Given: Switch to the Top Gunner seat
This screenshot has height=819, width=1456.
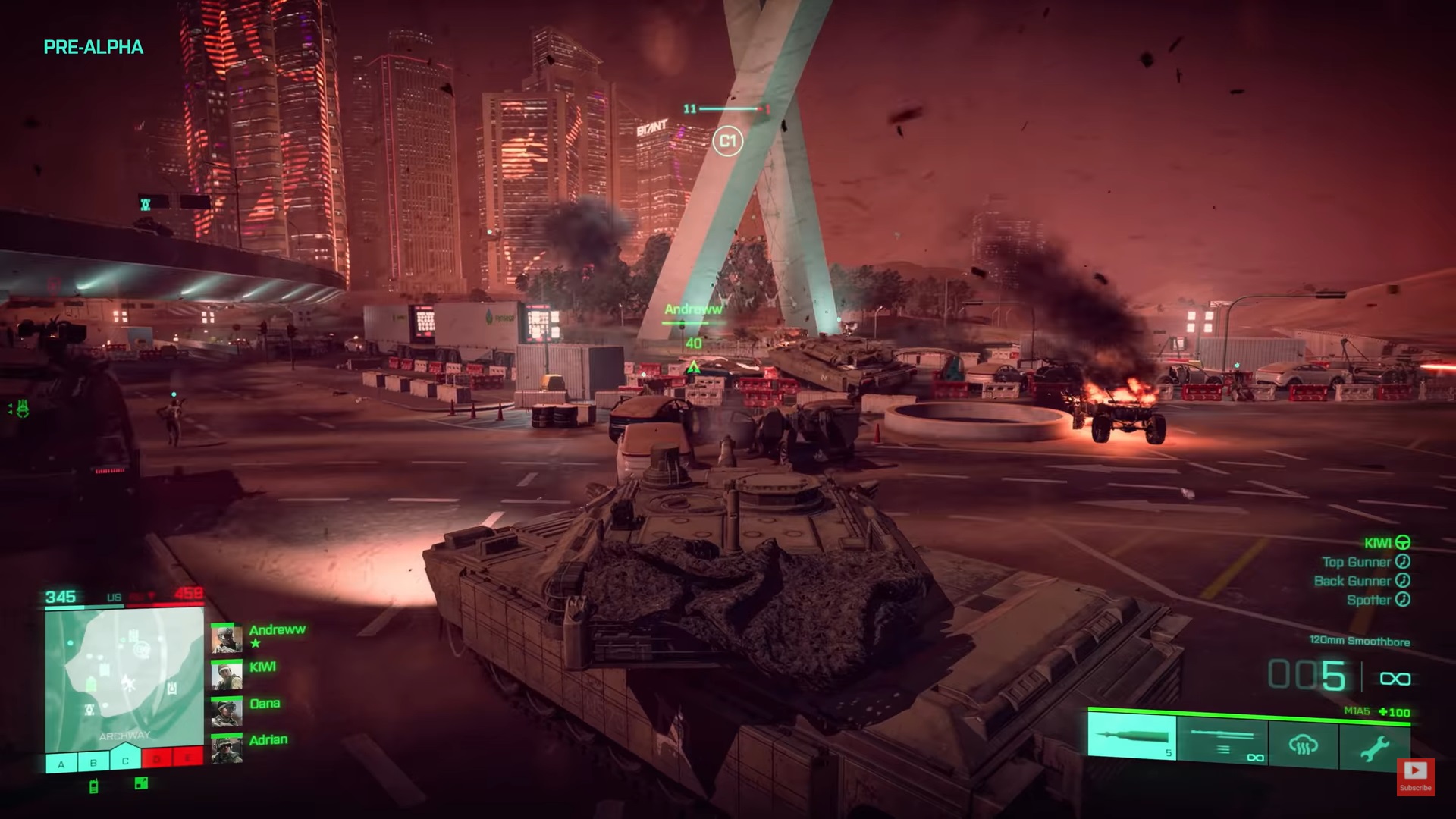Looking at the screenshot, I should (1365, 562).
